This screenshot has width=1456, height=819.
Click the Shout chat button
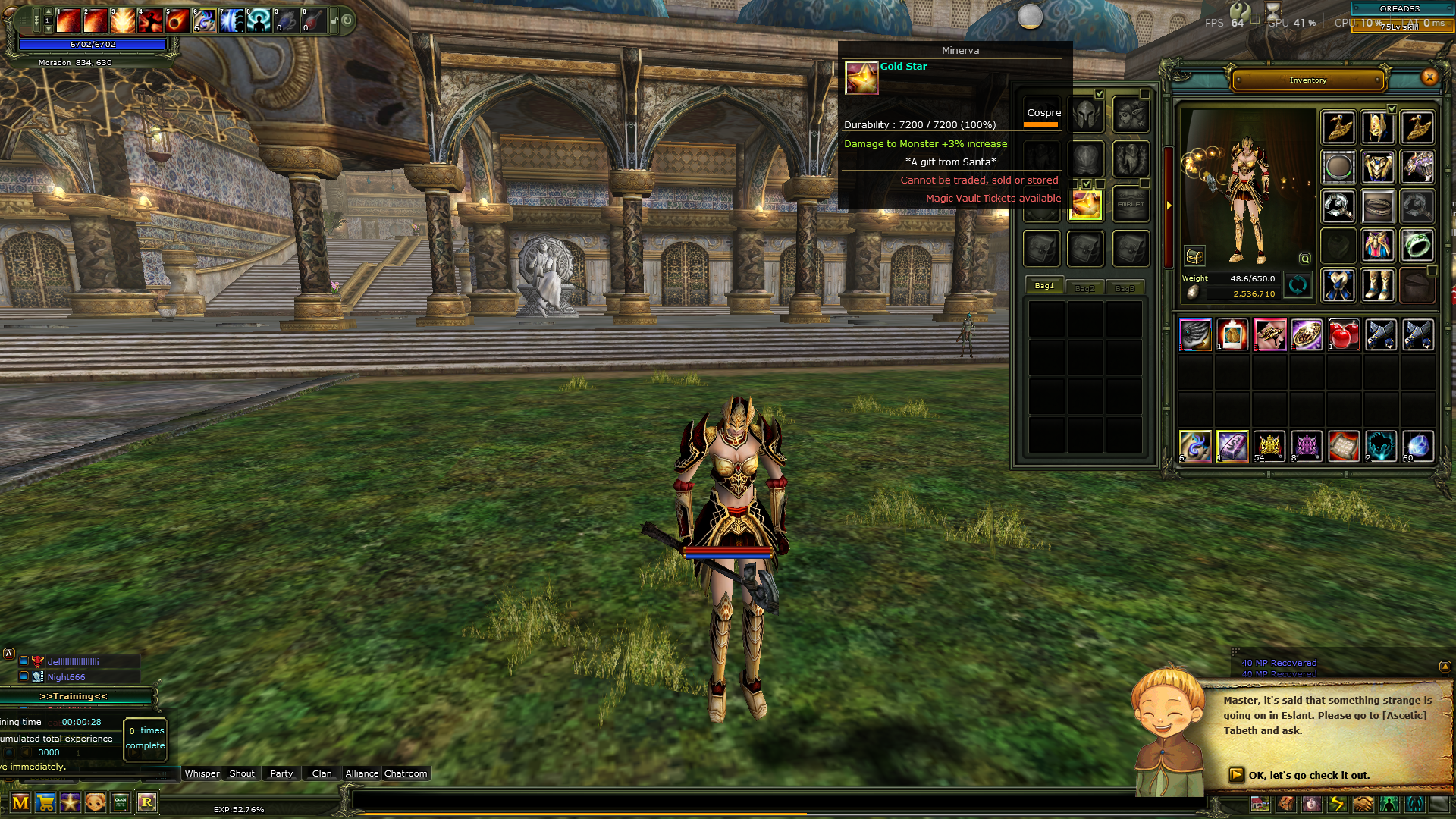[241, 773]
